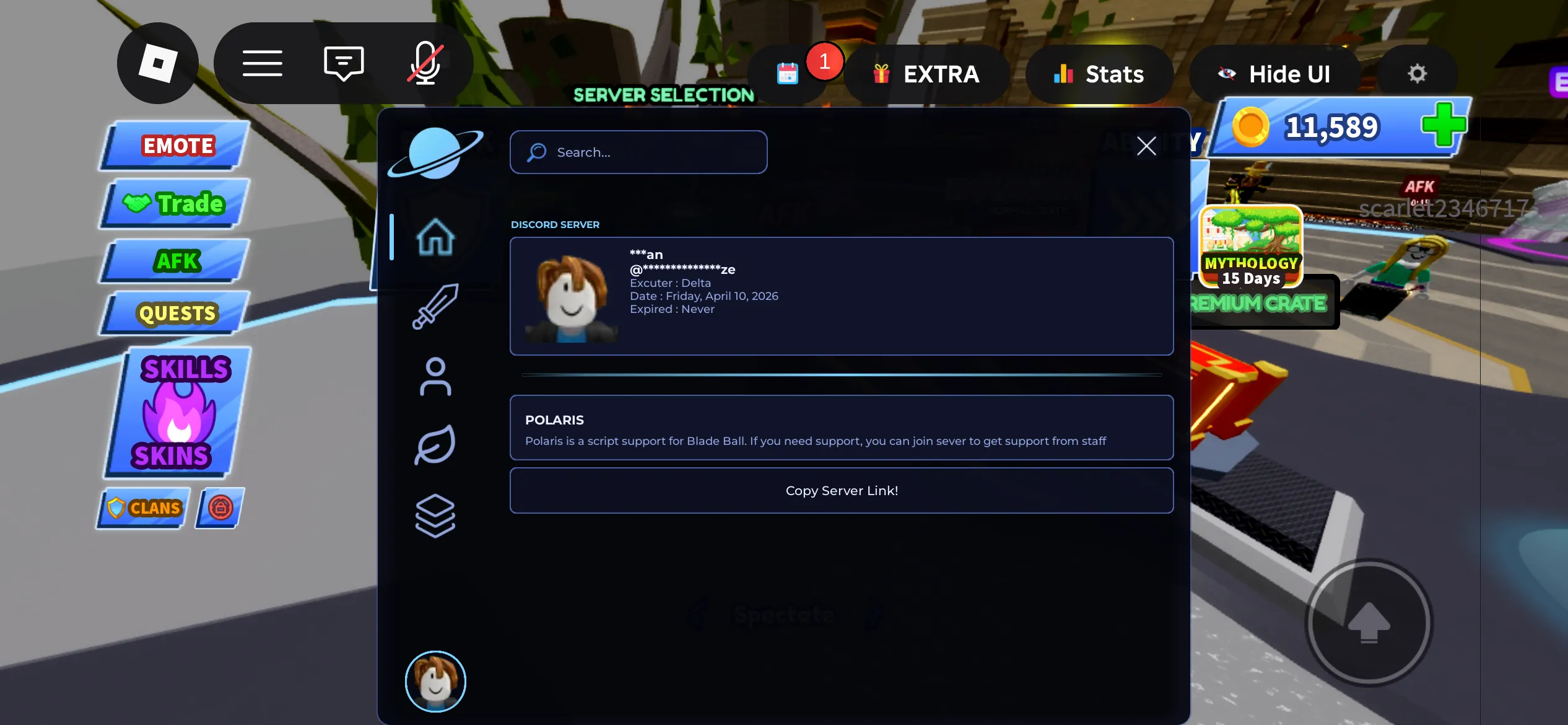Open the QUESTS panel
Viewport: 1568px width, 725px height.
(x=176, y=314)
